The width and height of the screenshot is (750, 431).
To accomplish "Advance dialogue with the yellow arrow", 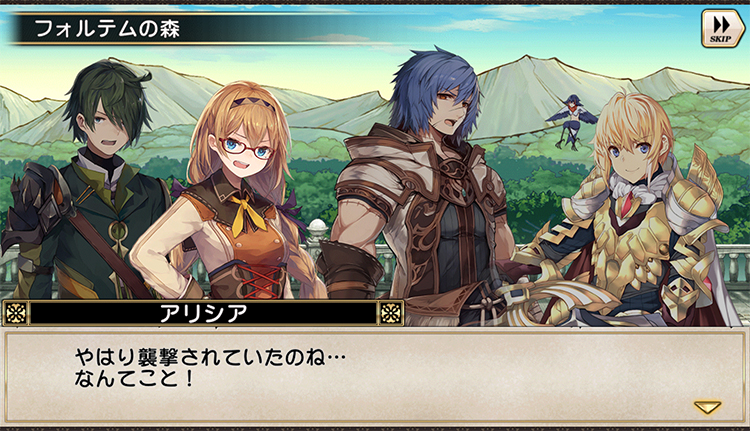I will 707,407.
